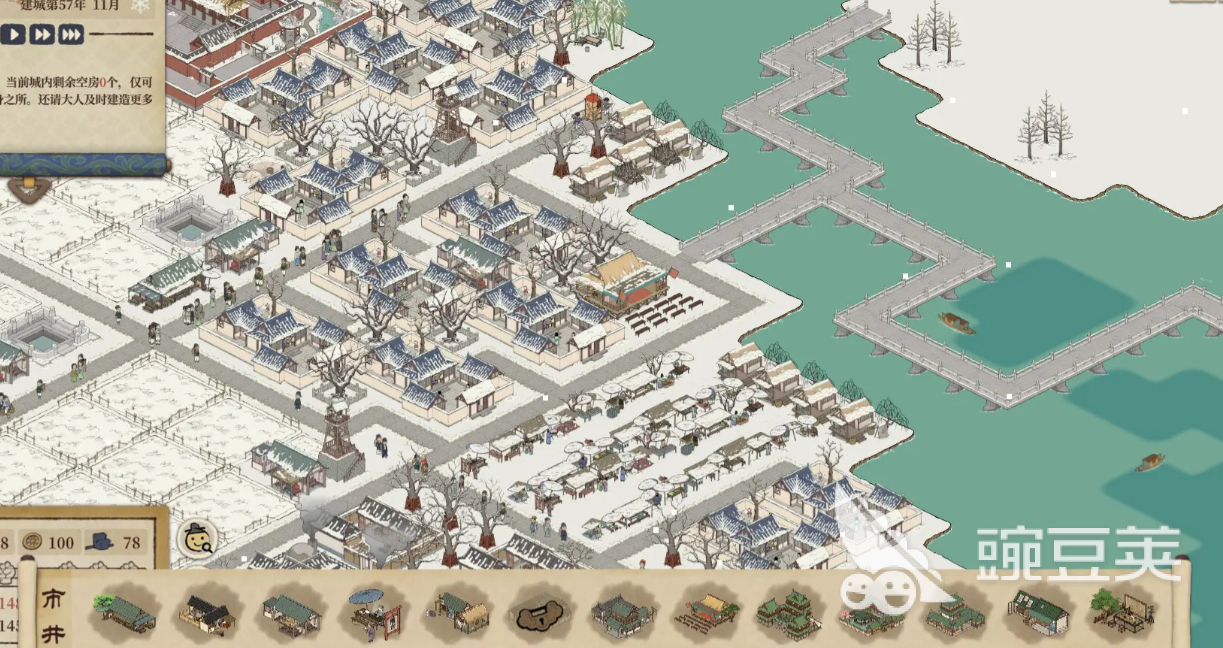
Task: Select the thatched hut with green roof
Action: pyautogui.click(x=458, y=611)
